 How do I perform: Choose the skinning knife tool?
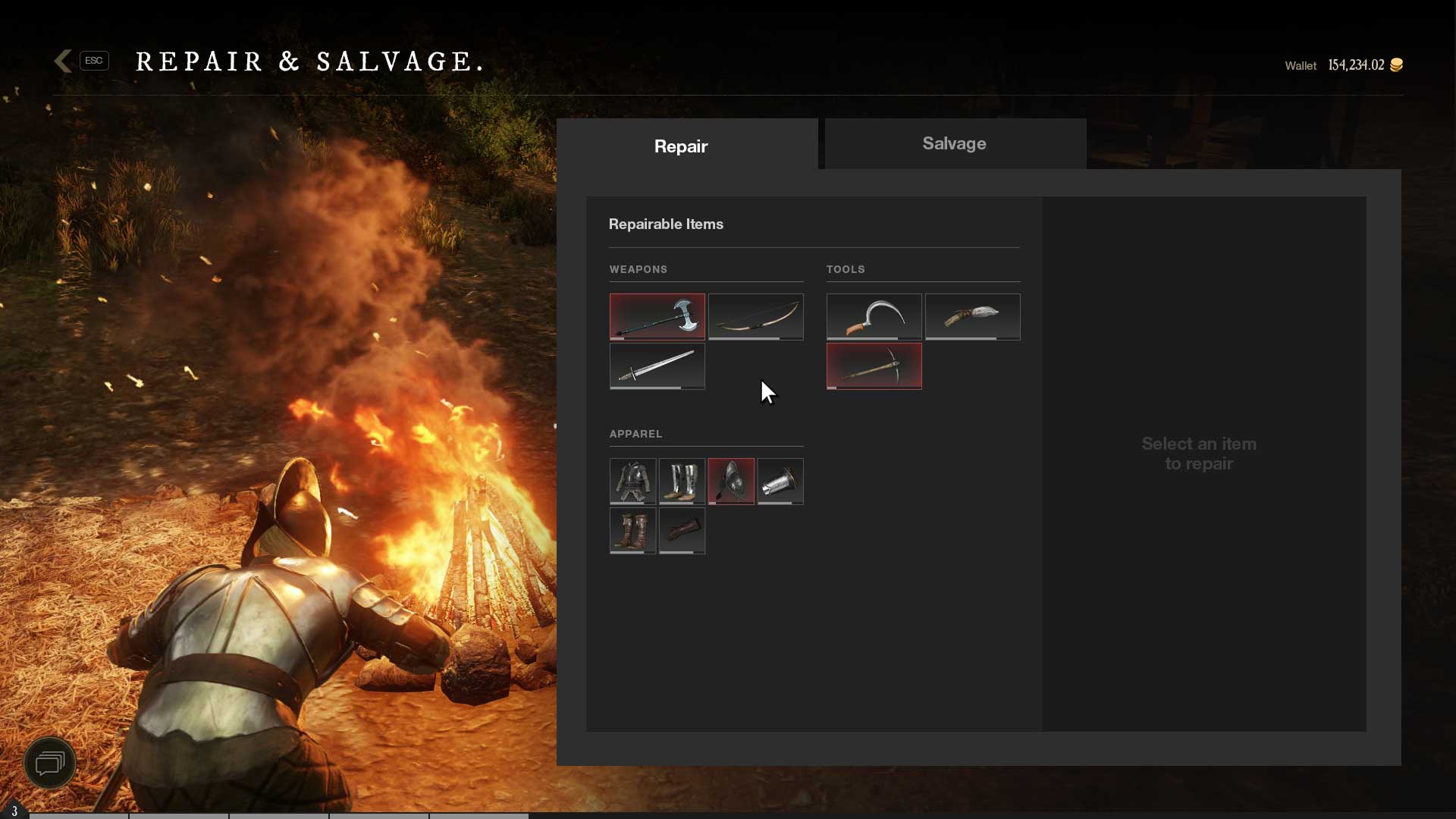[x=972, y=315]
